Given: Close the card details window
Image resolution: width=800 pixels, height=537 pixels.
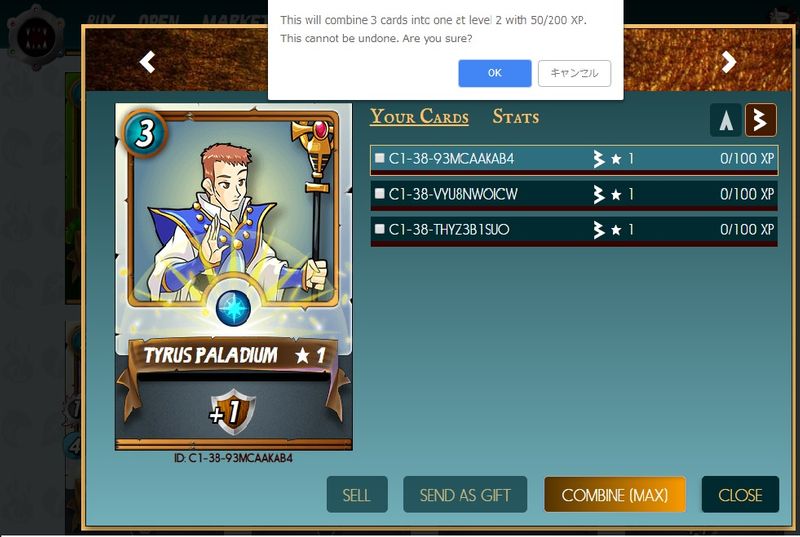Looking at the screenshot, I should (x=740, y=495).
